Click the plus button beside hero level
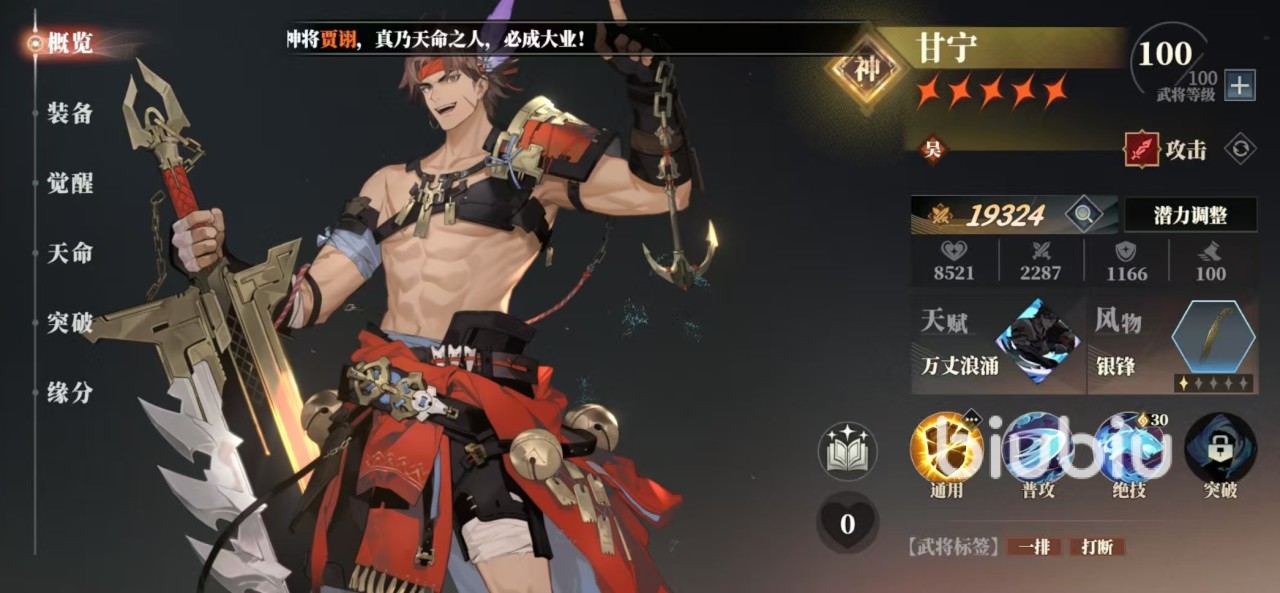1280x593 pixels. (1240, 86)
